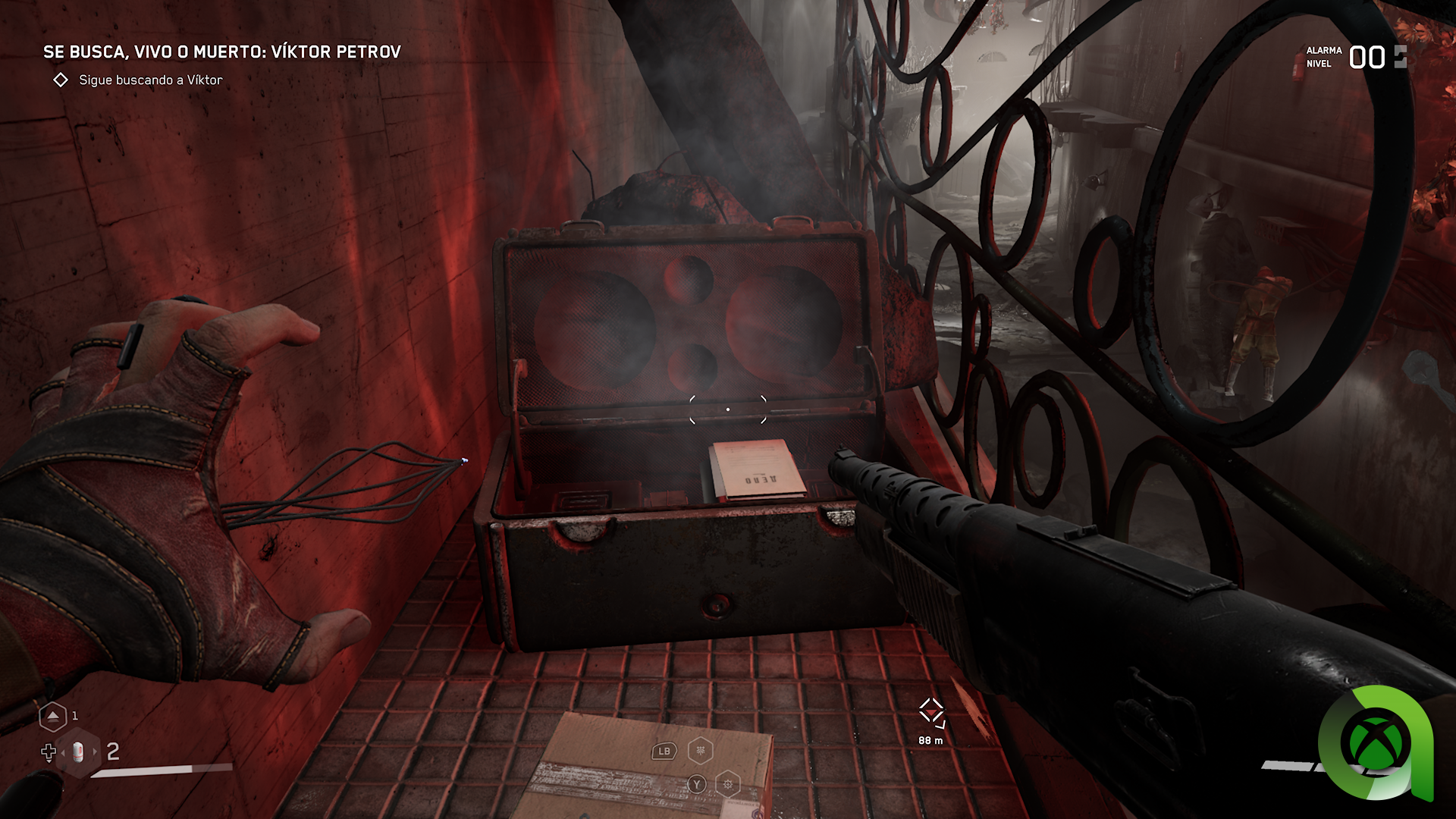The width and height of the screenshot is (1456, 819).
Task: Select the white capsule consumable slot
Action: coord(79,752)
